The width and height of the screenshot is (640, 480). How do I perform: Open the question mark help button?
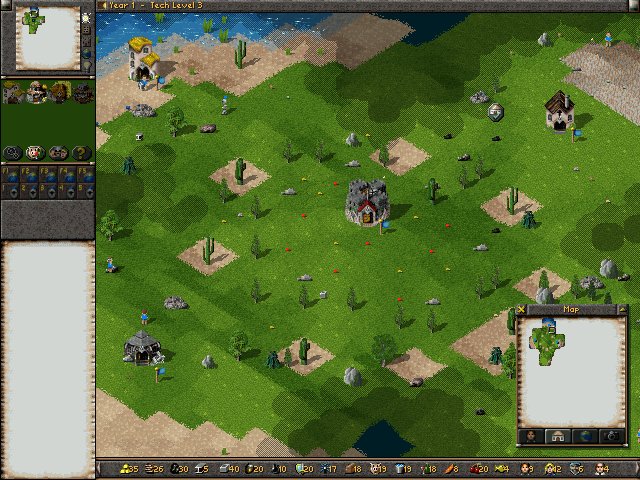point(82,152)
